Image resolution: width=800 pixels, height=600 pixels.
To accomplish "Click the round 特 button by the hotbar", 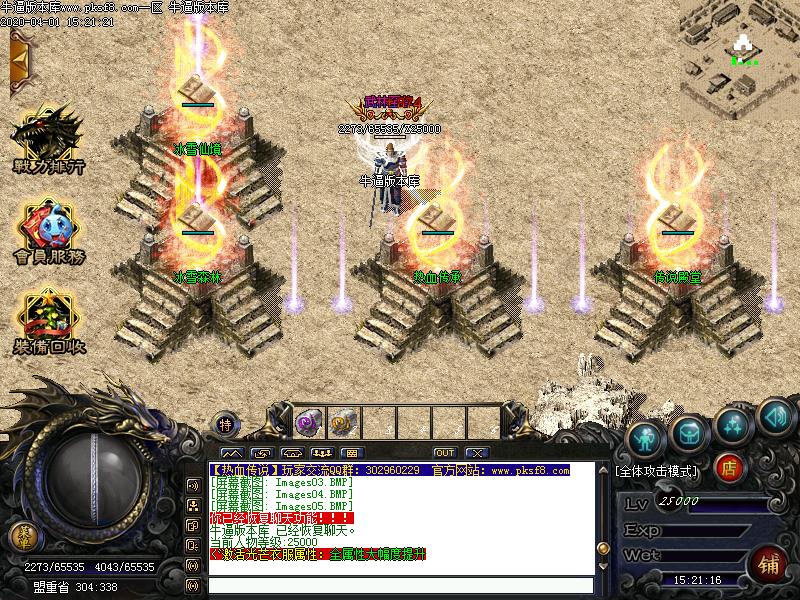I will point(227,422).
